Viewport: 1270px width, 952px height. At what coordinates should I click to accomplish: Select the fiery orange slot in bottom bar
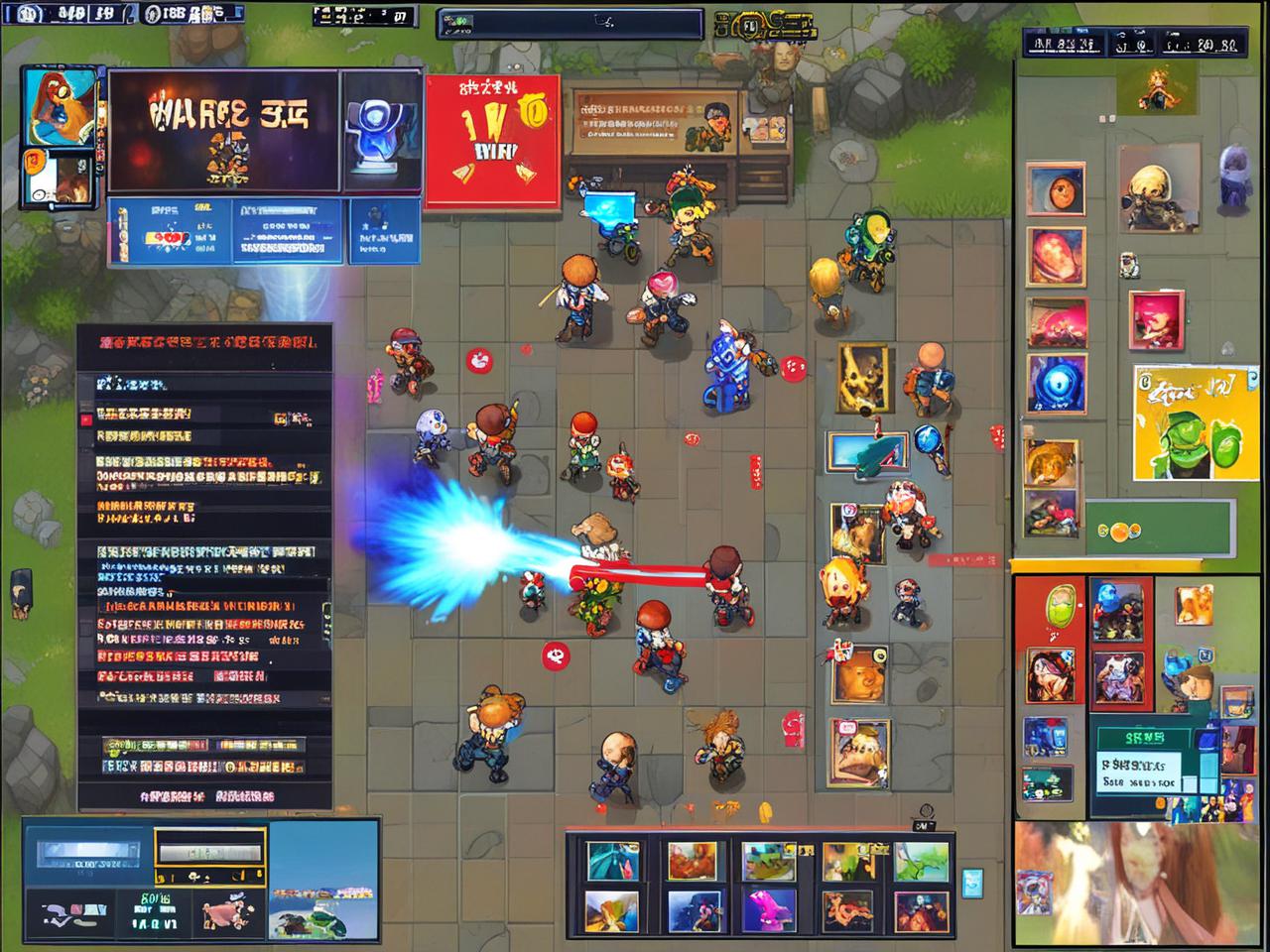pos(691,861)
